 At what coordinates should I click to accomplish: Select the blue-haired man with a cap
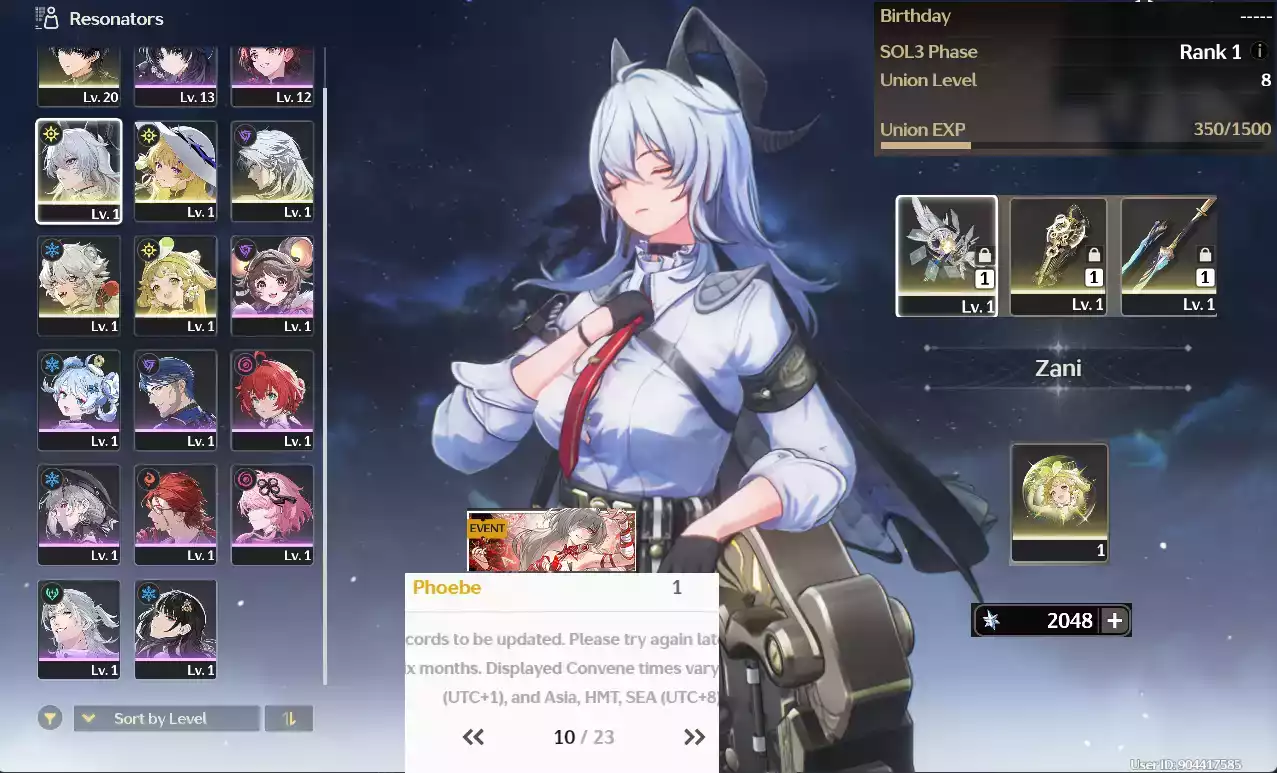175,400
